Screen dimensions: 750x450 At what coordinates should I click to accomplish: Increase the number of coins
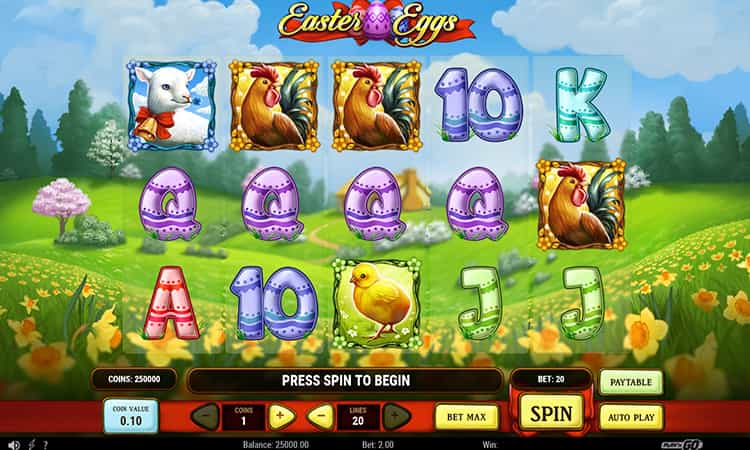(x=281, y=416)
